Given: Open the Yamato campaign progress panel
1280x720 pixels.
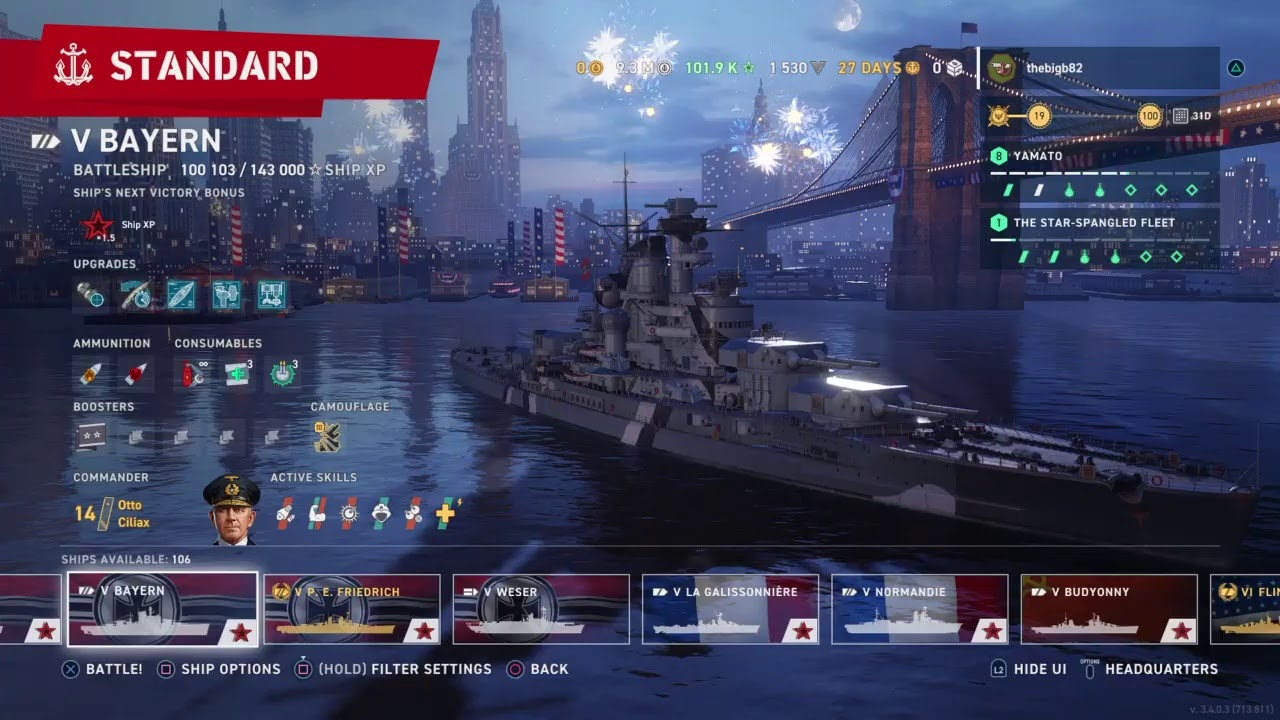Looking at the screenshot, I should click(x=1098, y=172).
